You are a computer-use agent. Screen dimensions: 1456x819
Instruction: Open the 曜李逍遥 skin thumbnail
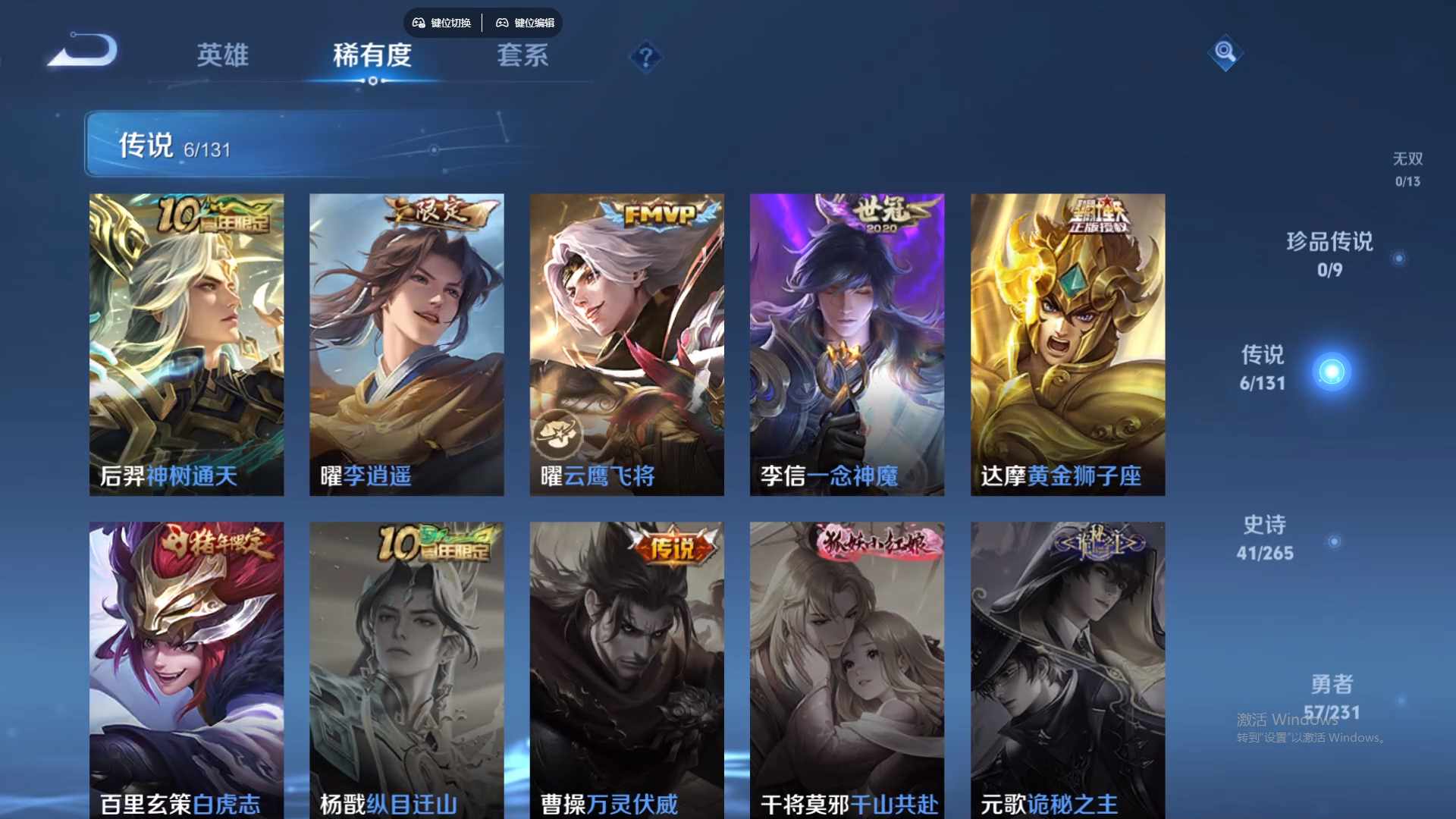click(406, 341)
